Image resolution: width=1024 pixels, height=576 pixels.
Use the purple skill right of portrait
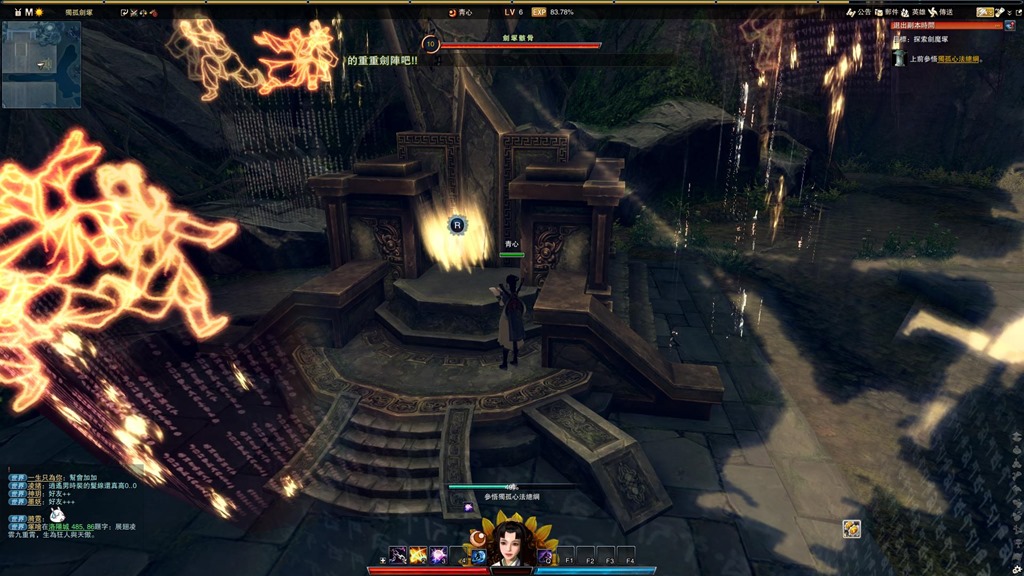[x=545, y=555]
